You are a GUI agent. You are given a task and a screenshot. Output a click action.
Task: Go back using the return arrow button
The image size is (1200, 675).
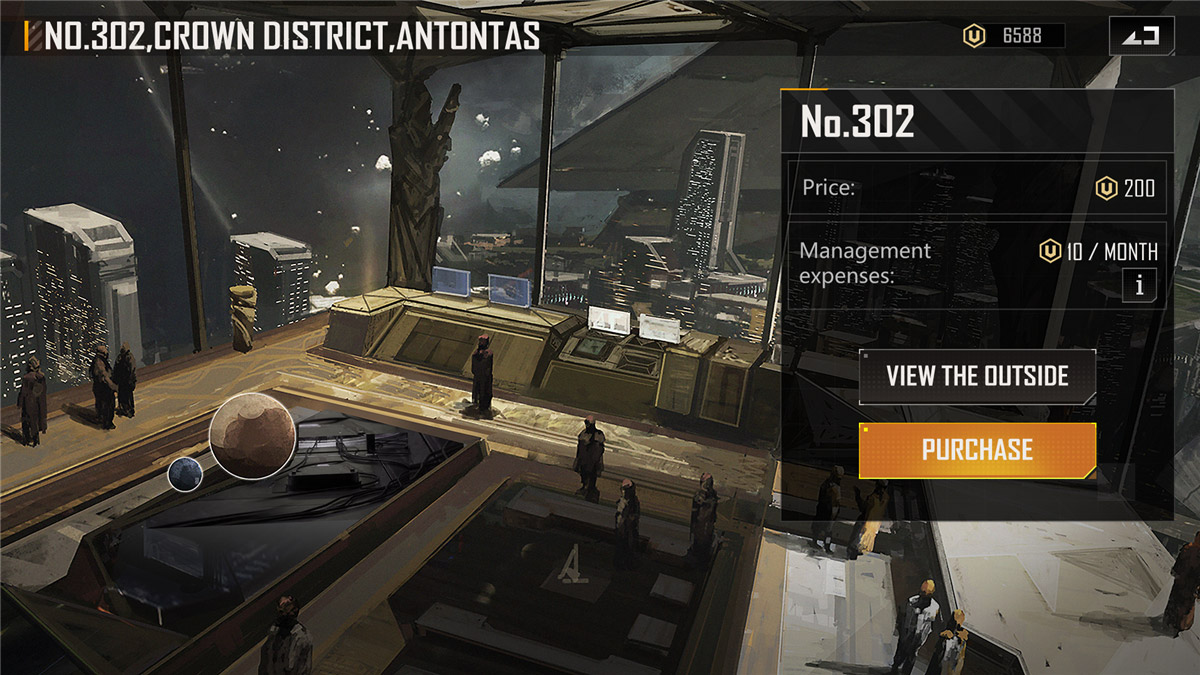coord(1140,37)
